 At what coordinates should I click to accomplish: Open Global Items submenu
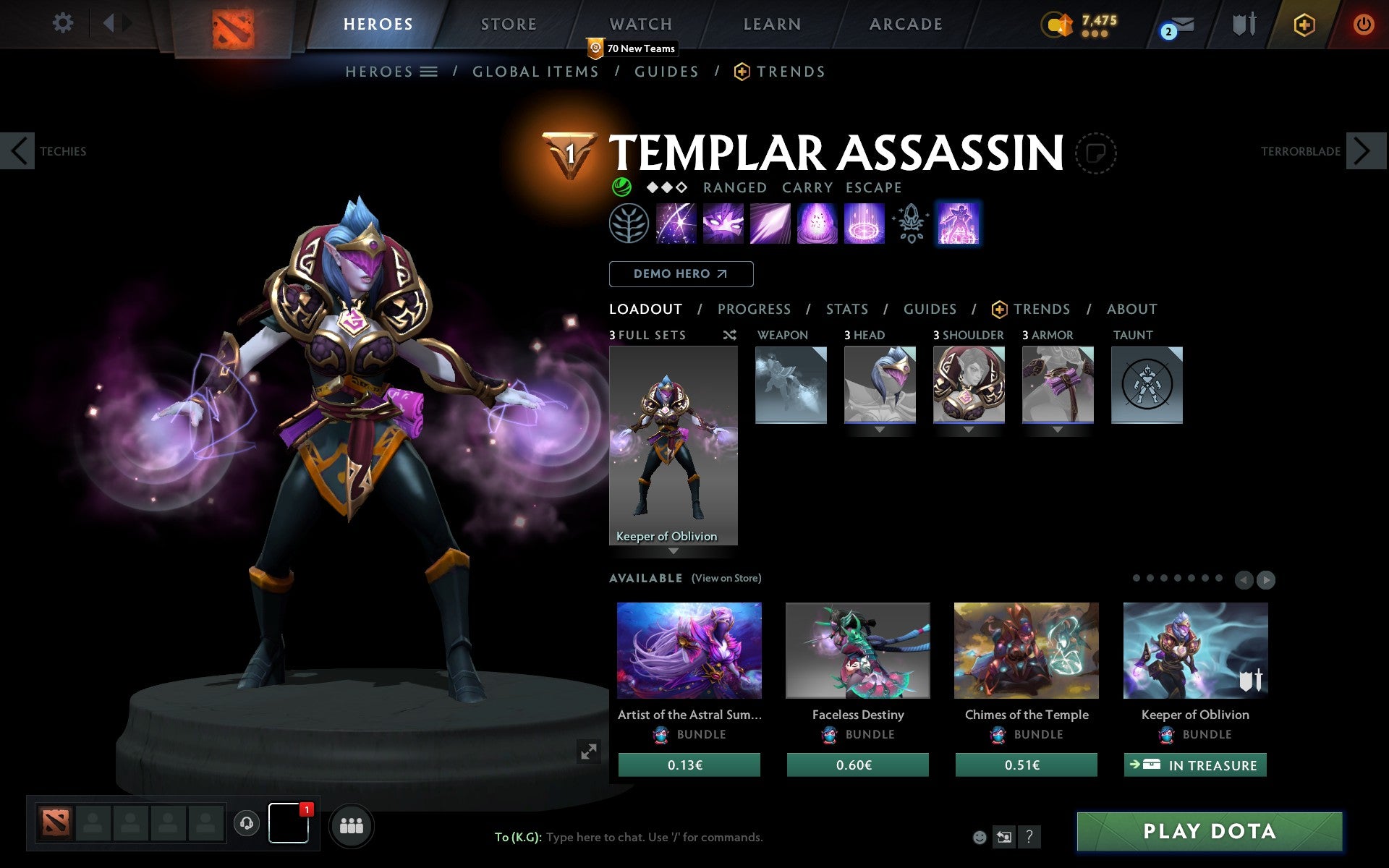(x=535, y=72)
